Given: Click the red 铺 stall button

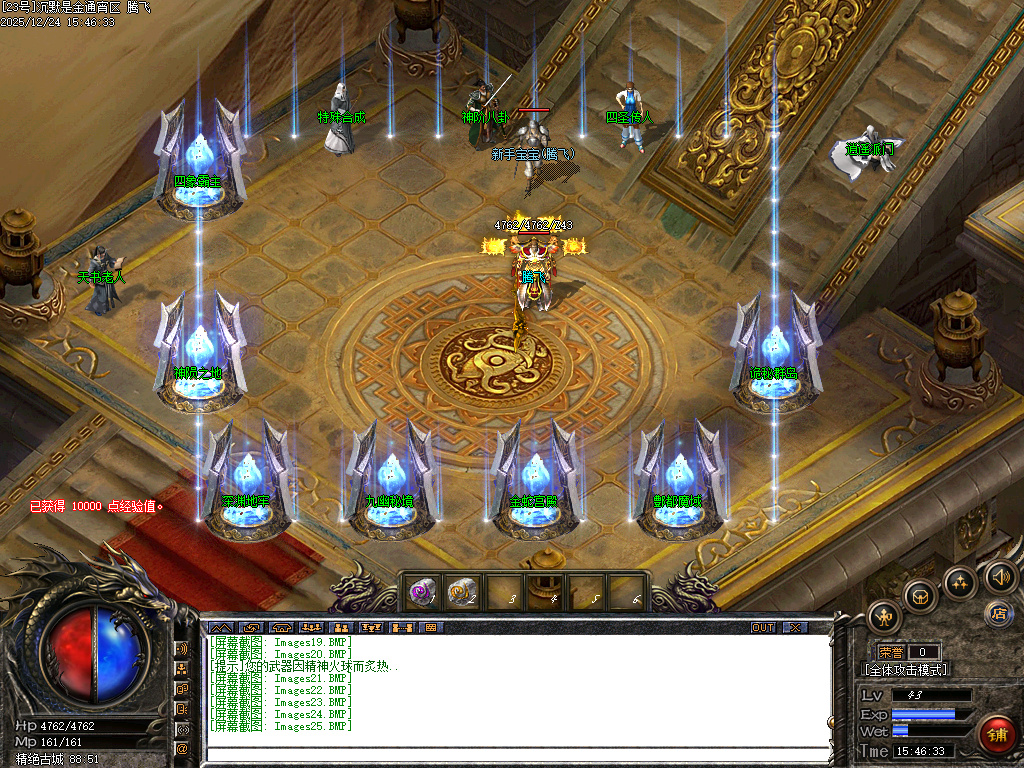Looking at the screenshot, I should tap(996, 735).
